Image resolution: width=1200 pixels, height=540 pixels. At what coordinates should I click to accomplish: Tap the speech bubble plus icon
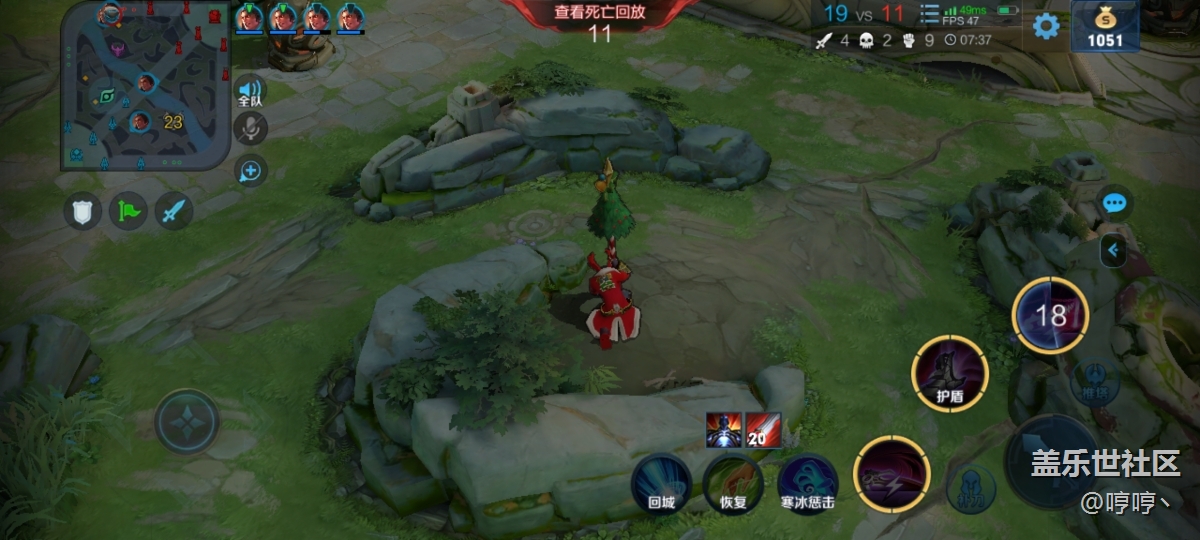(250, 172)
